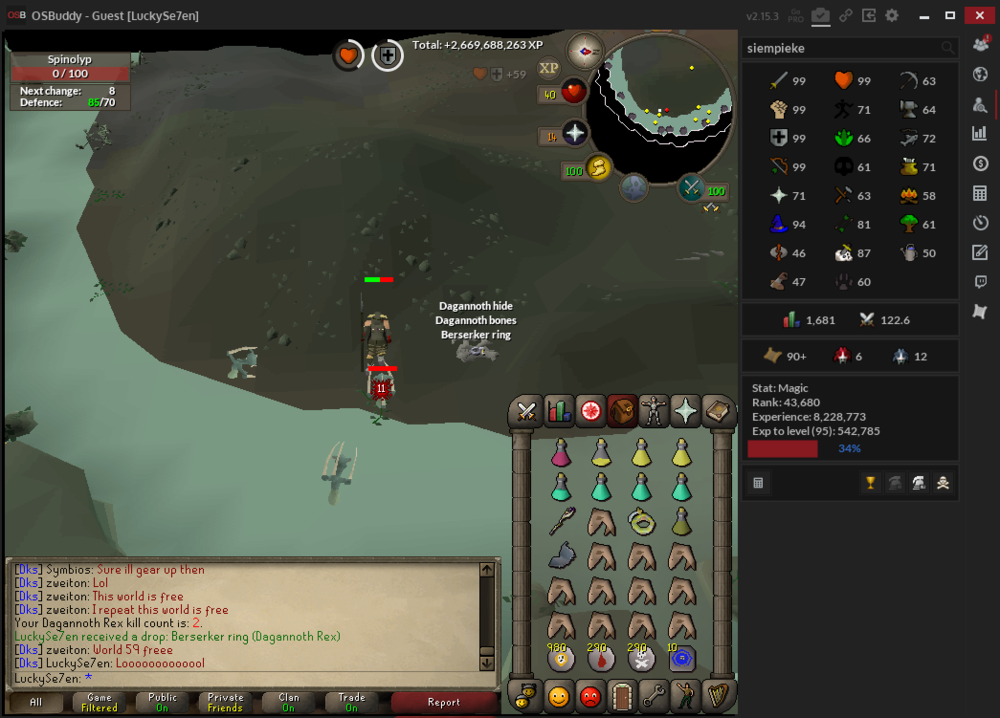Select the Berserker ring inventory slot
The width and height of the screenshot is (1000, 718).
click(x=642, y=521)
